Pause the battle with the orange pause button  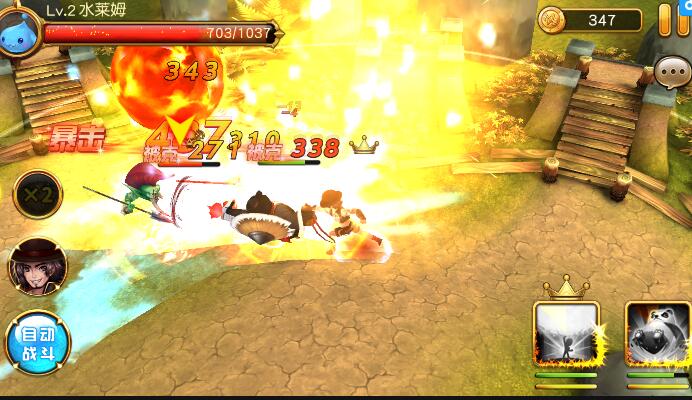click(674, 20)
